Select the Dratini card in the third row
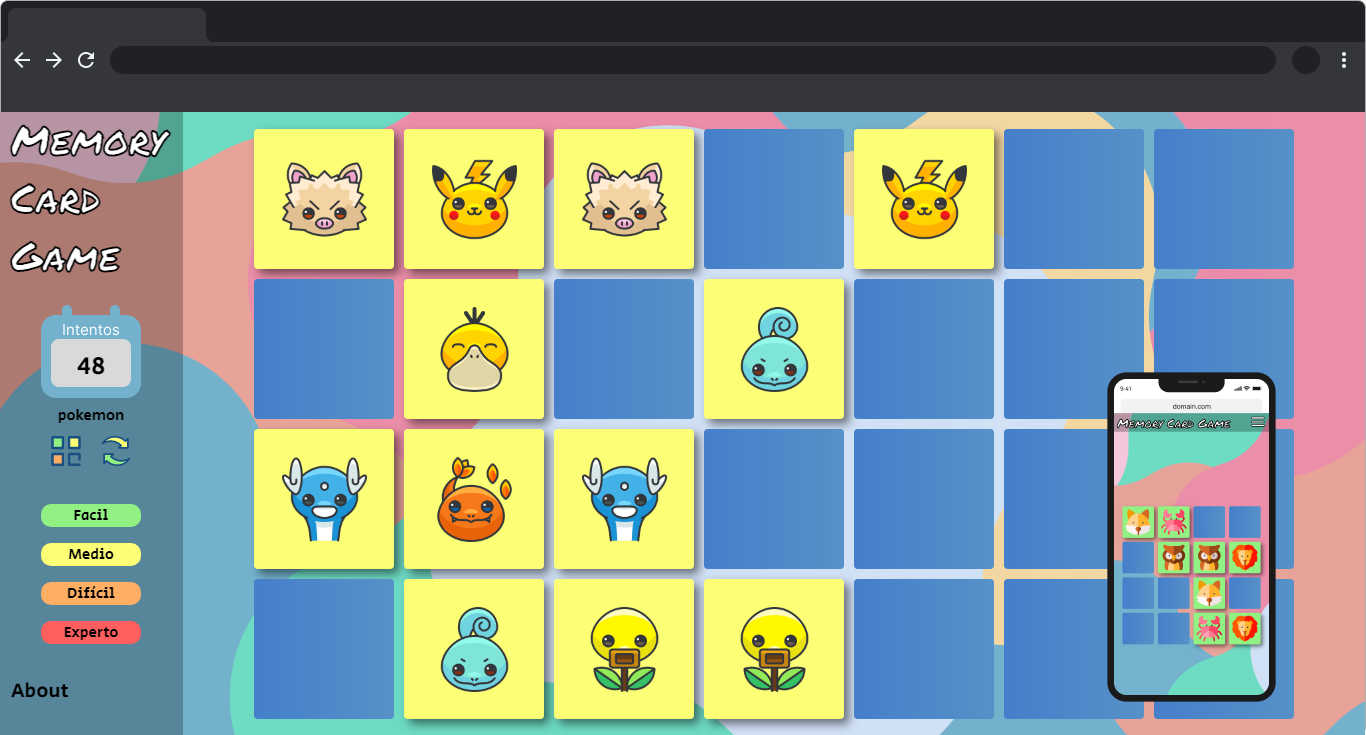This screenshot has height=735, width=1366. tap(324, 498)
